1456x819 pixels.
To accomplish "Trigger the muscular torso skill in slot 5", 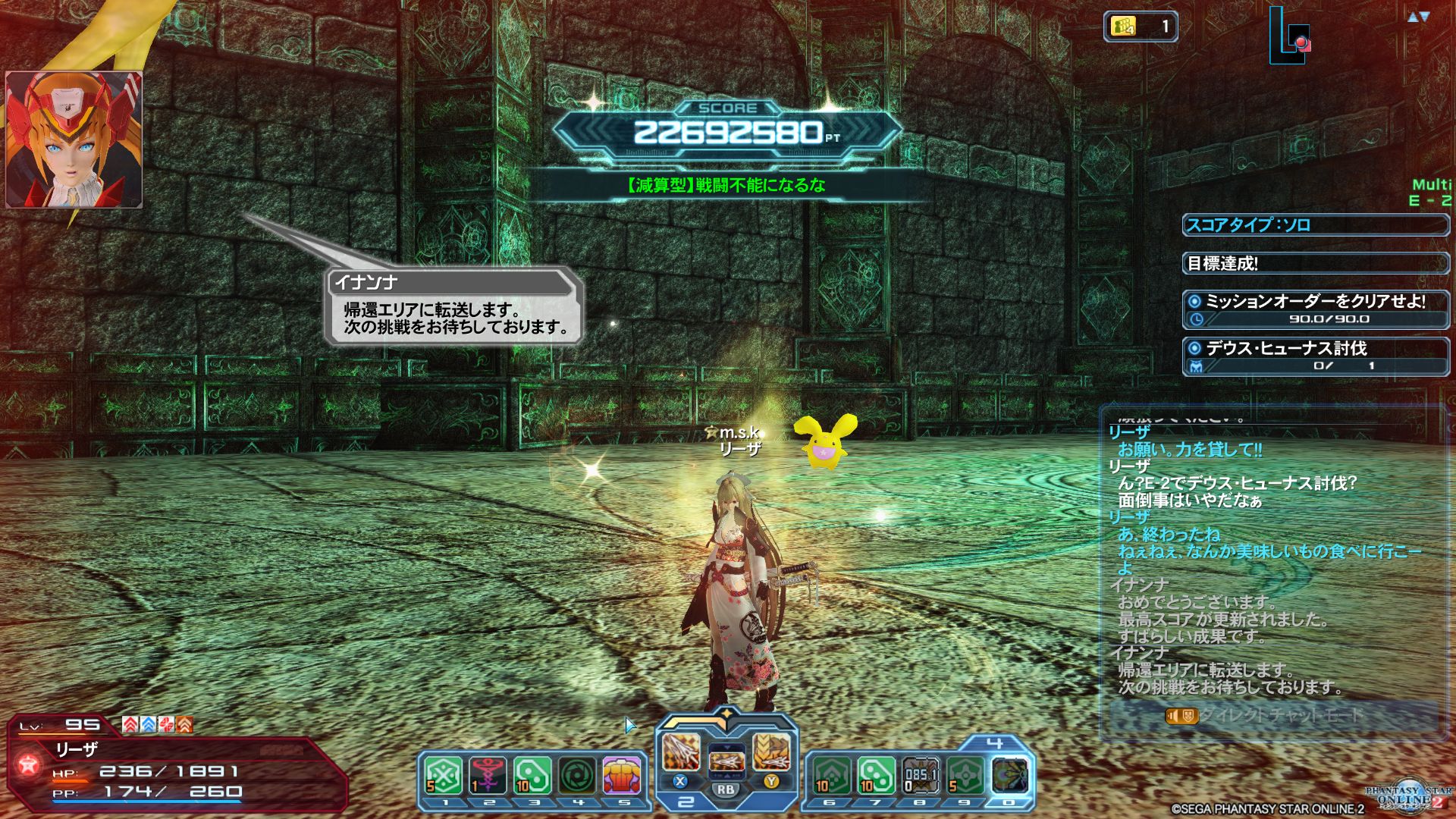I will tap(622, 776).
